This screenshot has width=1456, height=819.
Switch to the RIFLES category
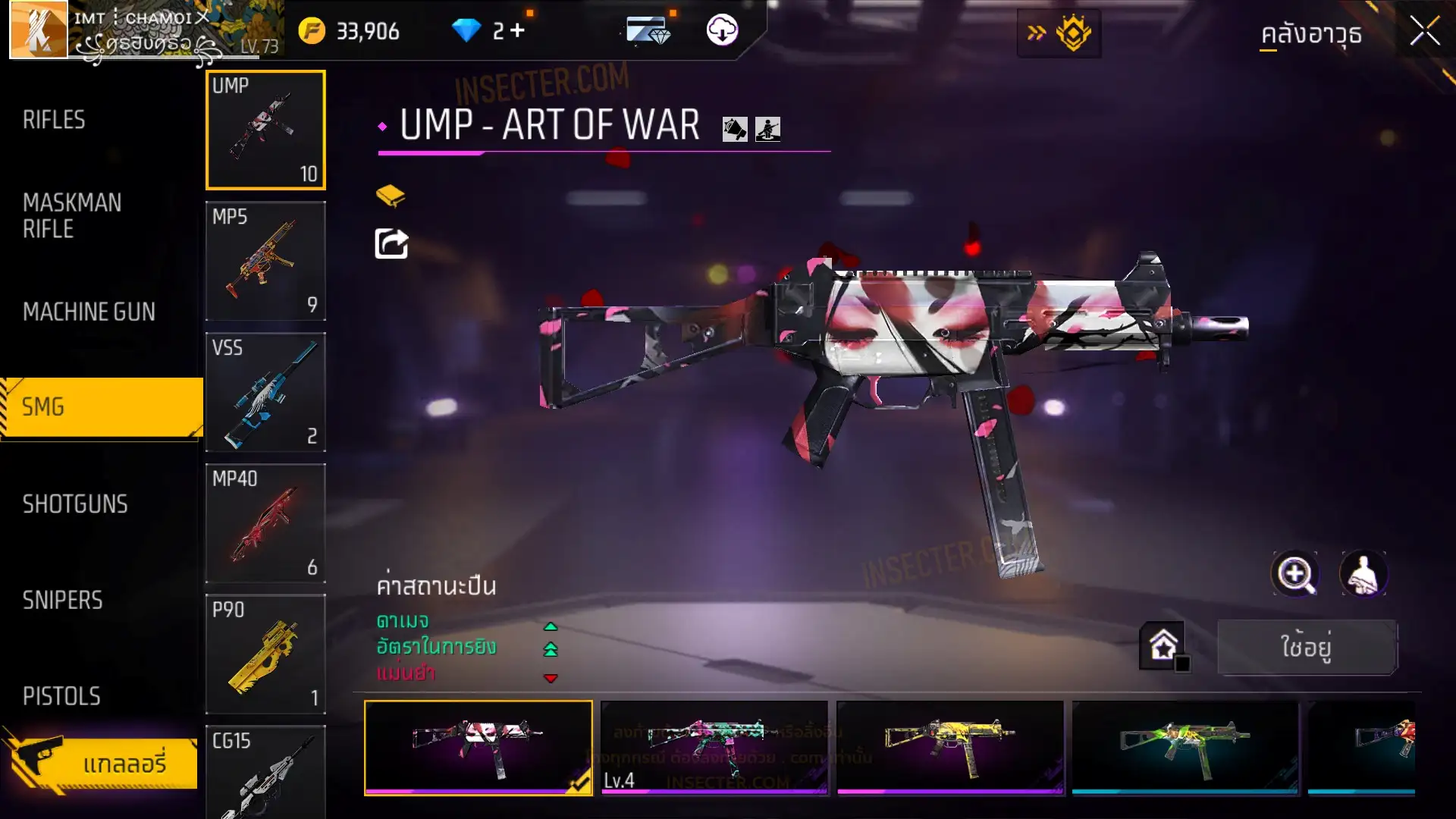coord(54,120)
